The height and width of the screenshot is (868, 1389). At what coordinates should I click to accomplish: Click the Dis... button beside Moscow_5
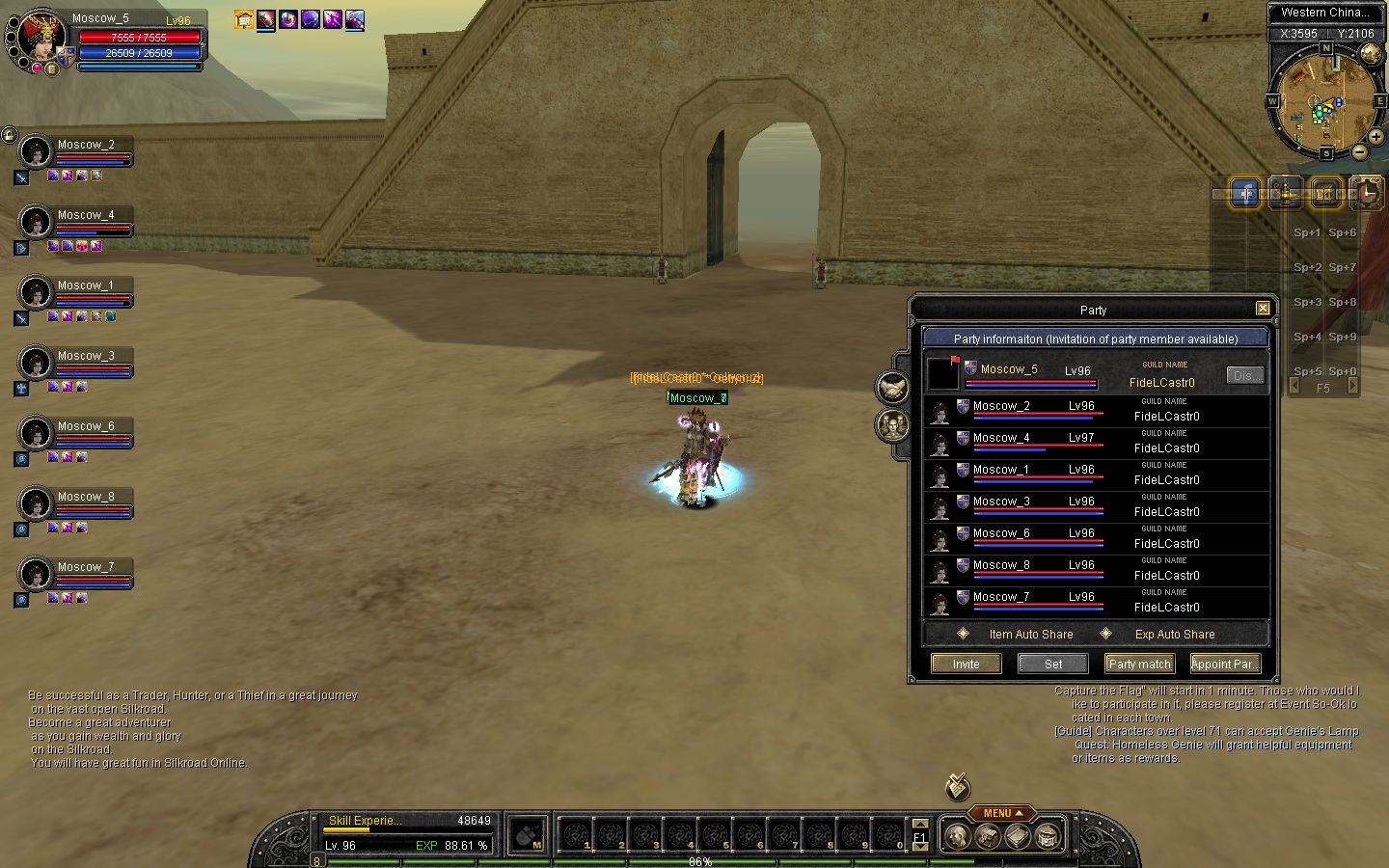(x=1244, y=375)
